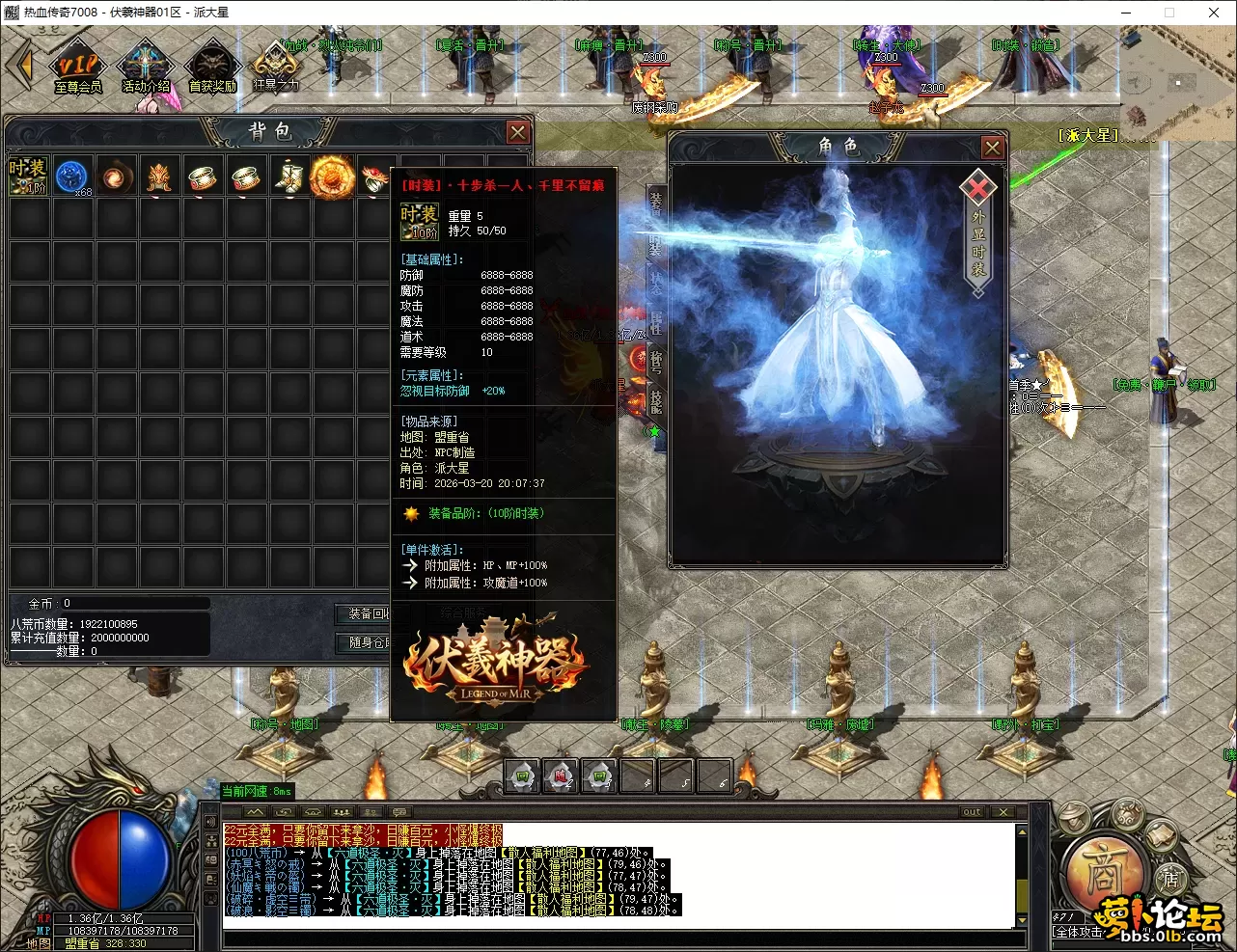Close the 角色 character panel

(992, 147)
